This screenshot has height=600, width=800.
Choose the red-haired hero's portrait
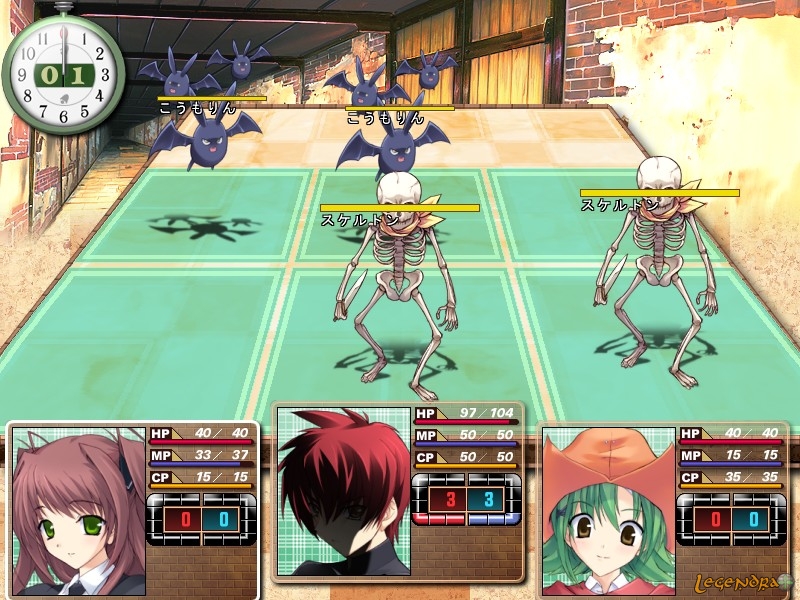343,492
